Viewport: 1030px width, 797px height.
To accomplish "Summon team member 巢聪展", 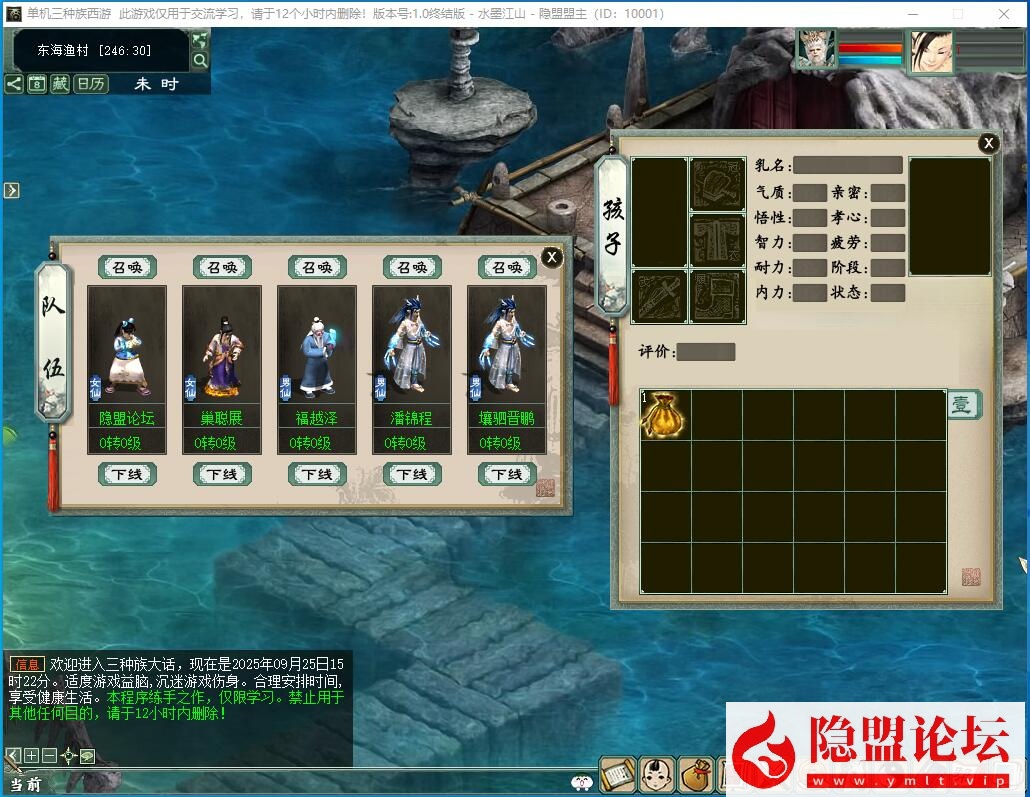I will click(x=222, y=268).
